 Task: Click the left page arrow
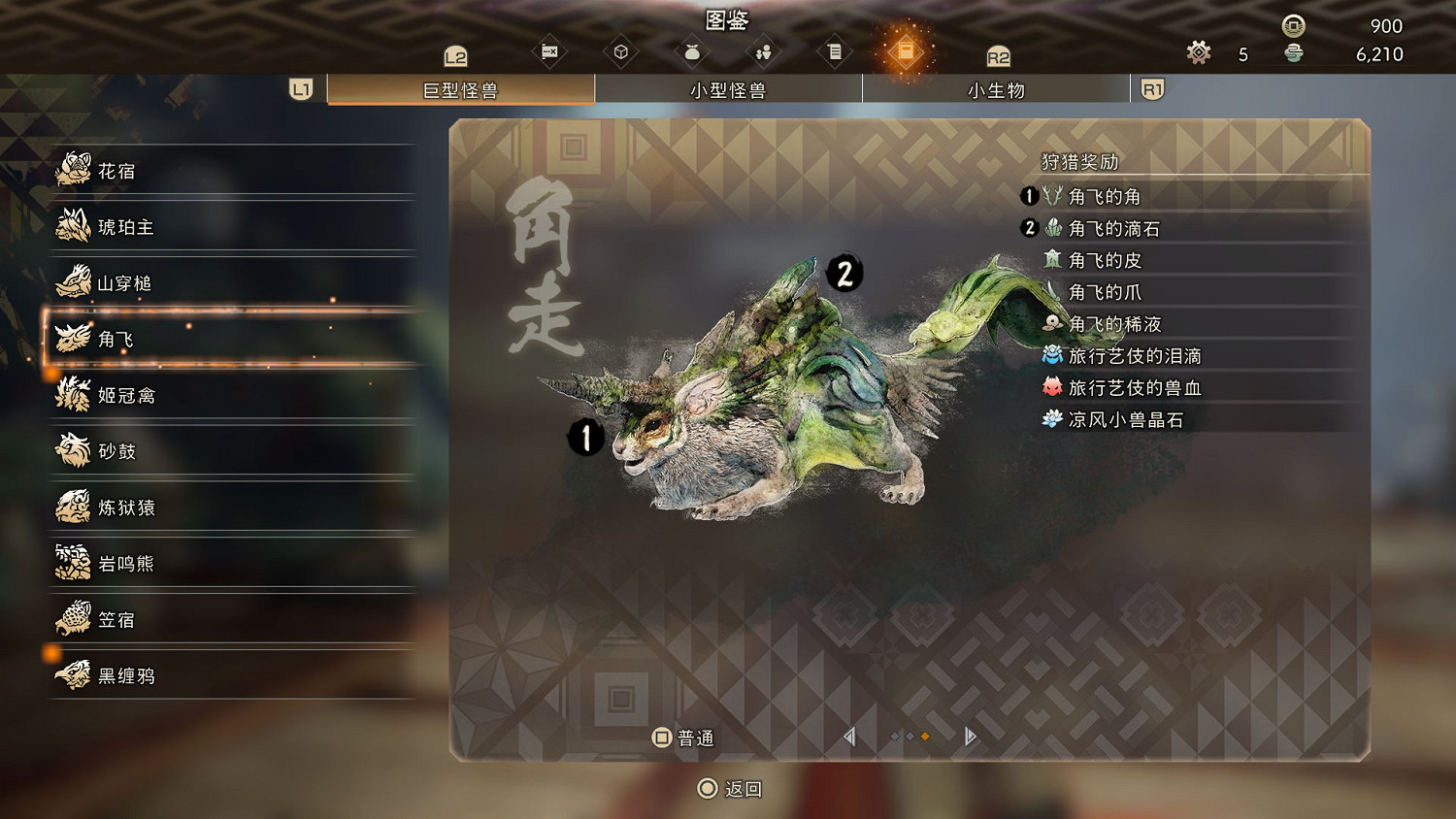849,737
